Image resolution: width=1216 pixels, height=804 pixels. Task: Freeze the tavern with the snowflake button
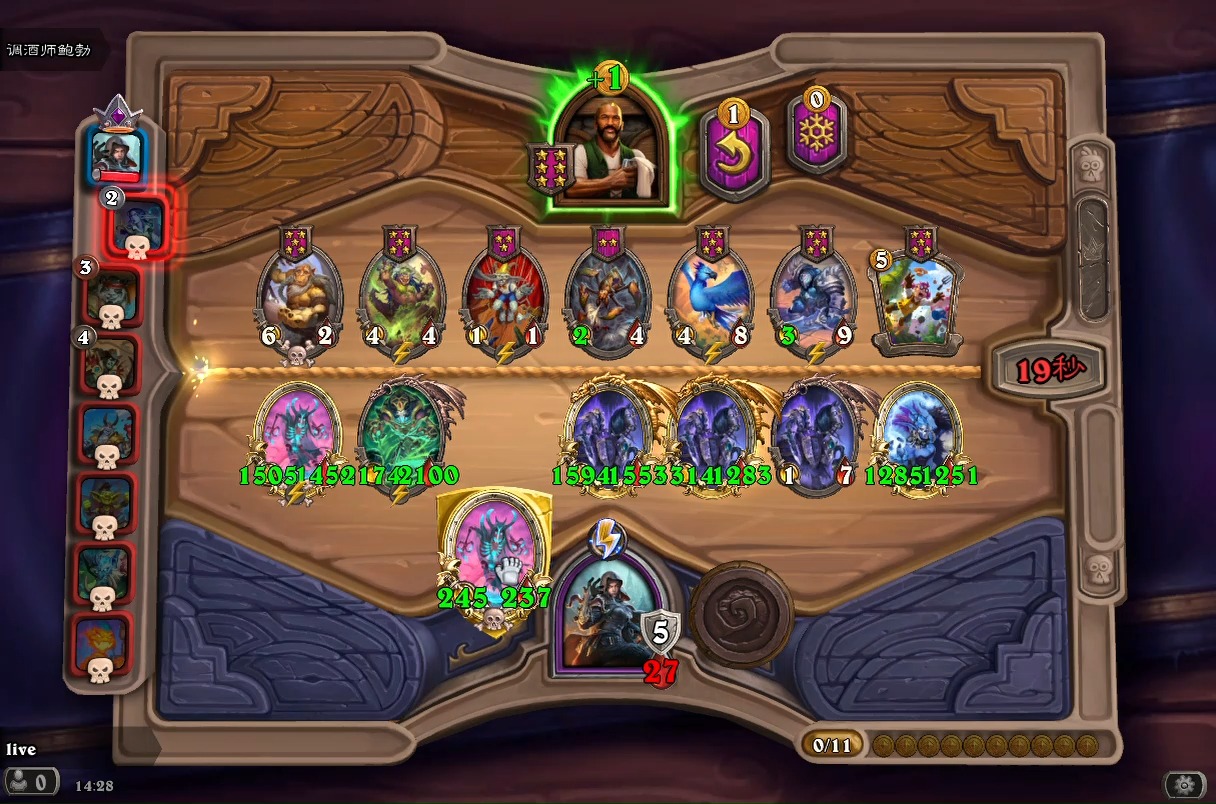[x=816, y=137]
